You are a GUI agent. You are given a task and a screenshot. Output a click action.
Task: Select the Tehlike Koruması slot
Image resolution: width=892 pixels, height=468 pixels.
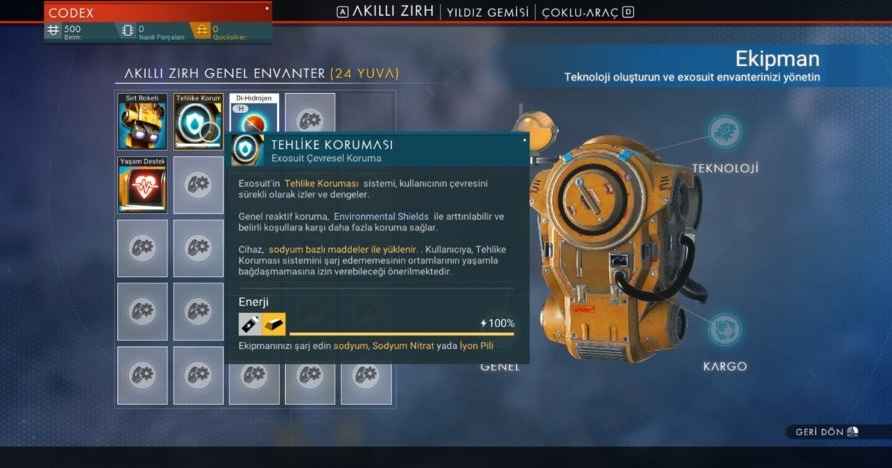198,121
